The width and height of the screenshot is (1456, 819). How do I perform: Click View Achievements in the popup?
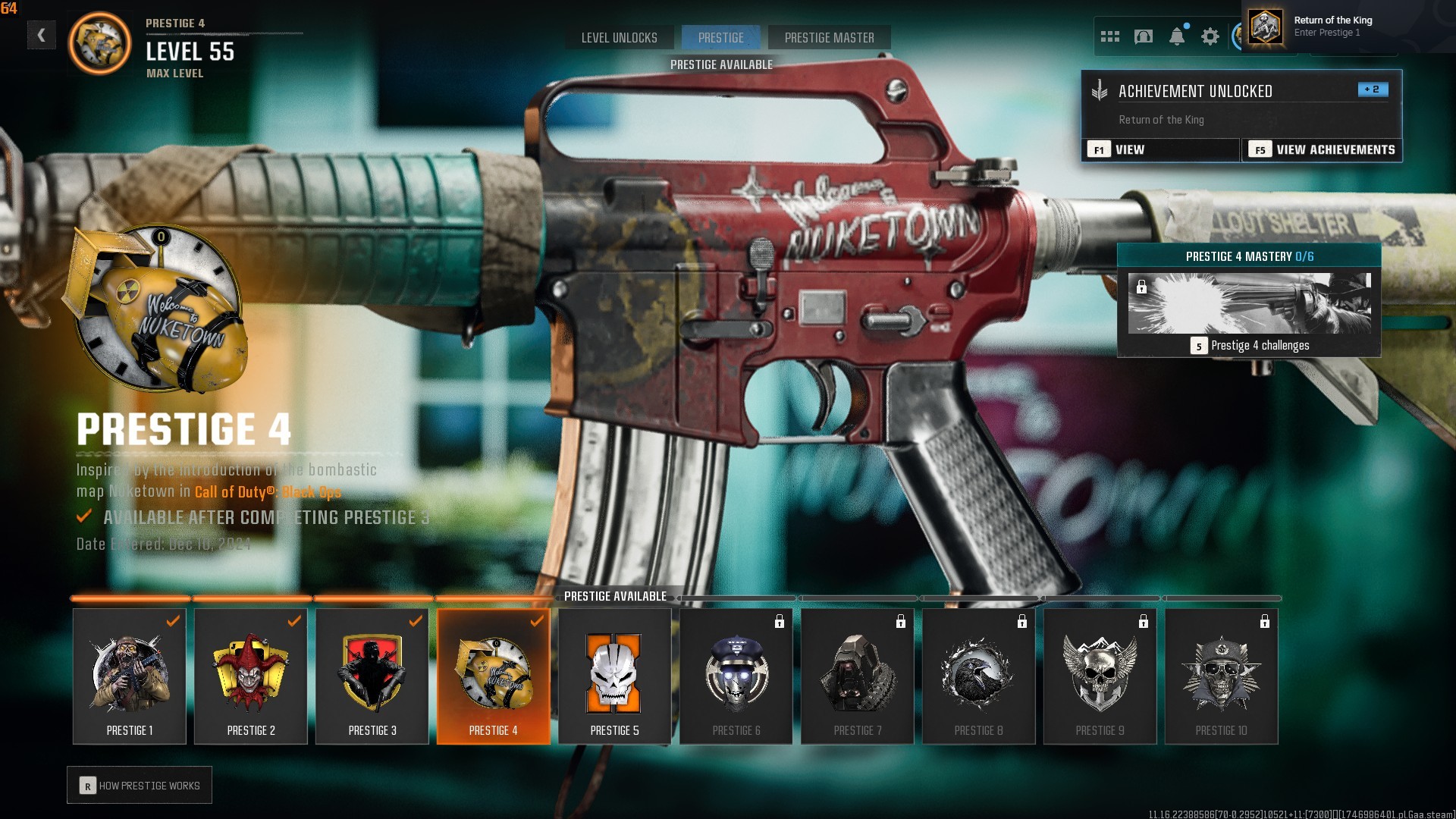pyautogui.click(x=1323, y=149)
